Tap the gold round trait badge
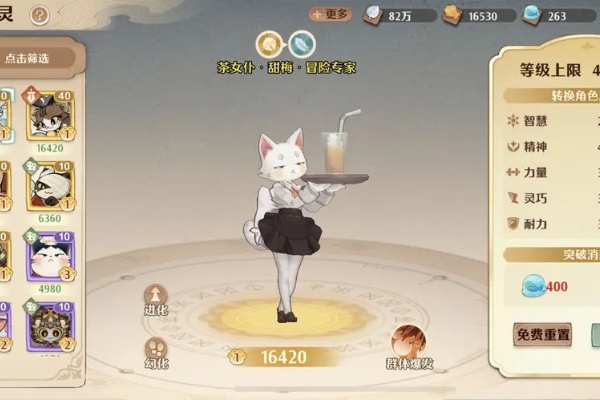This screenshot has height=400, width=600. (268, 44)
